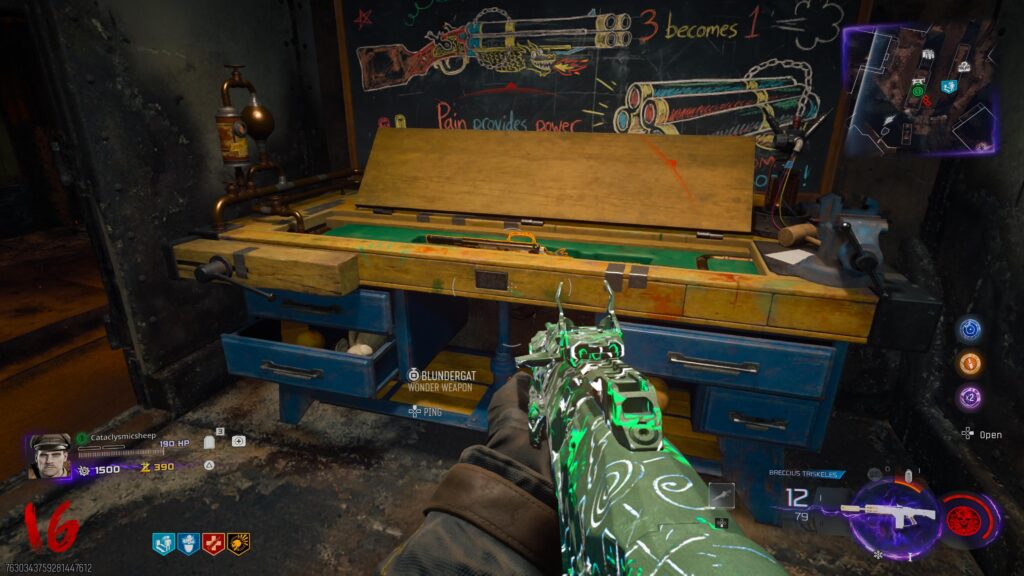
Task: Click the blue swirl power-up icon
Action: [x=969, y=329]
